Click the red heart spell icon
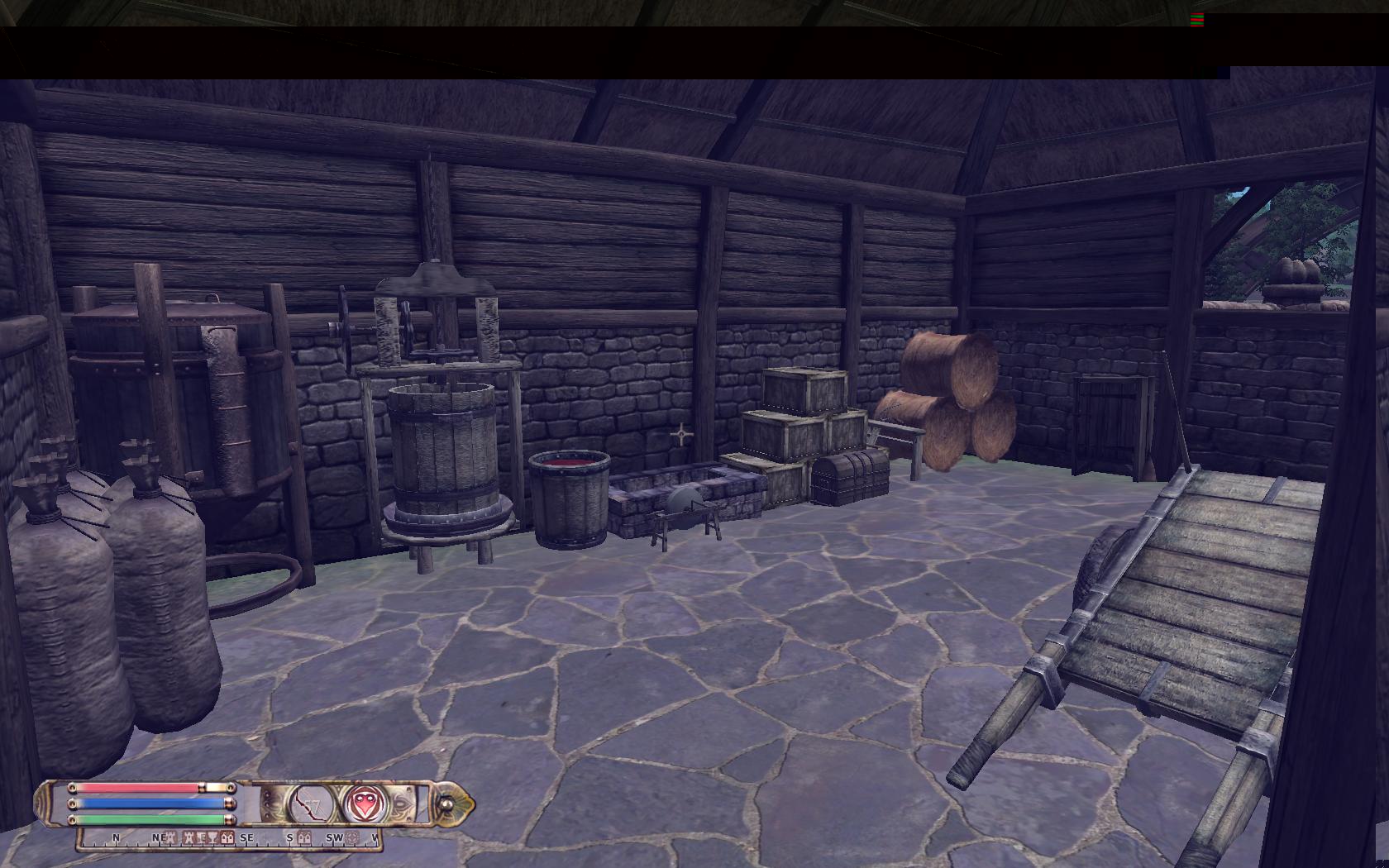 (x=362, y=803)
